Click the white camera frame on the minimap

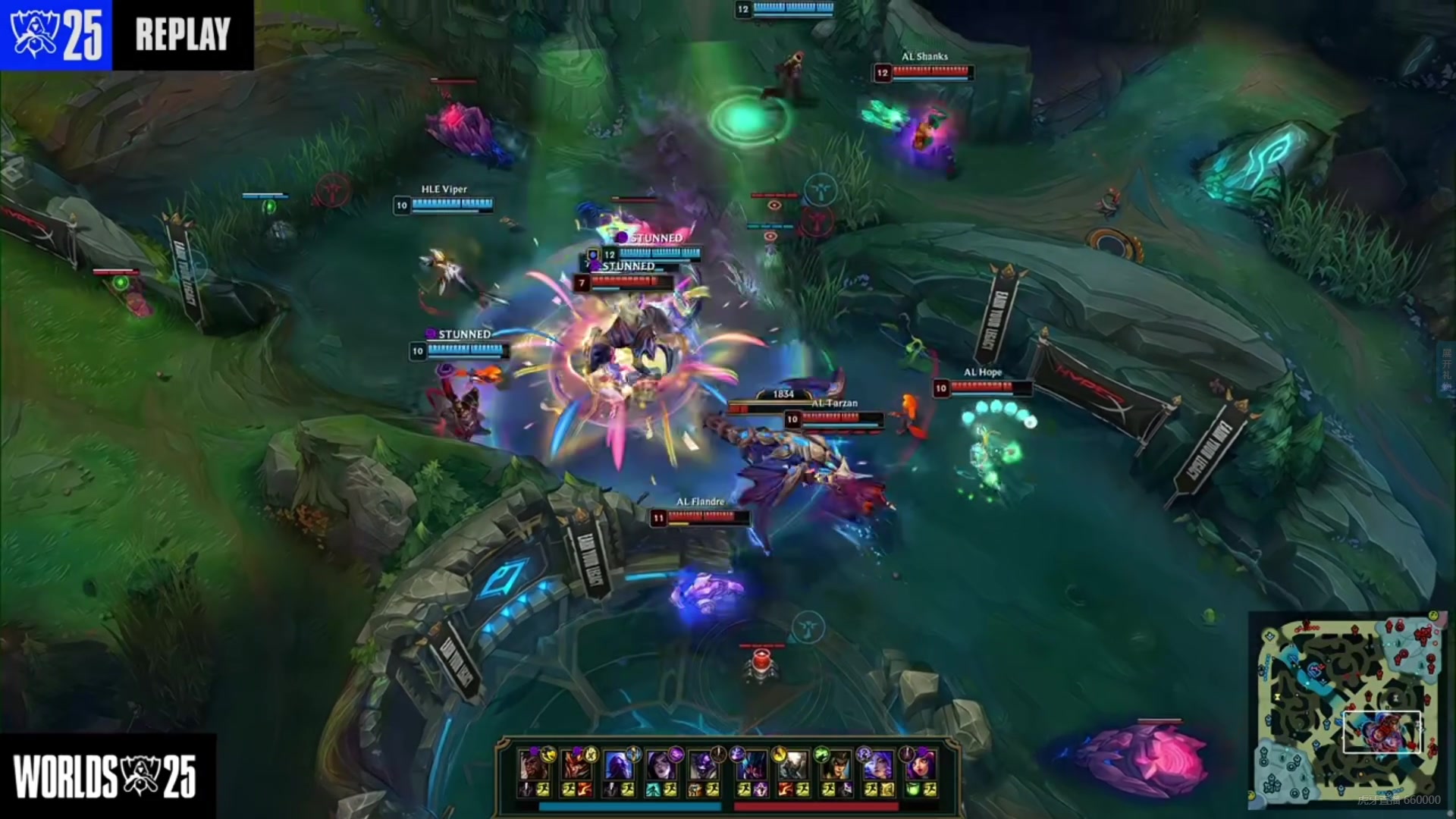coord(1382,732)
